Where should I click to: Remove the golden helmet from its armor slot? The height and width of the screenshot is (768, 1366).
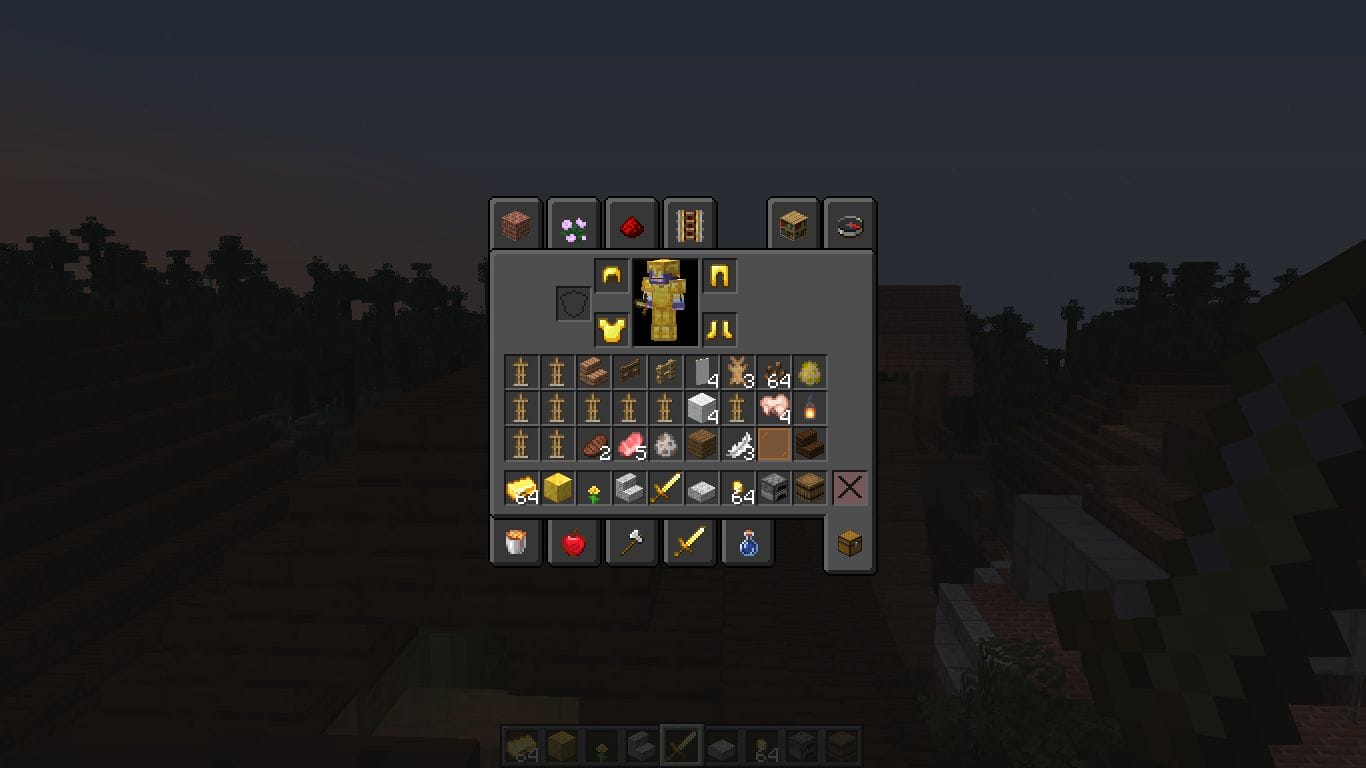tap(611, 277)
